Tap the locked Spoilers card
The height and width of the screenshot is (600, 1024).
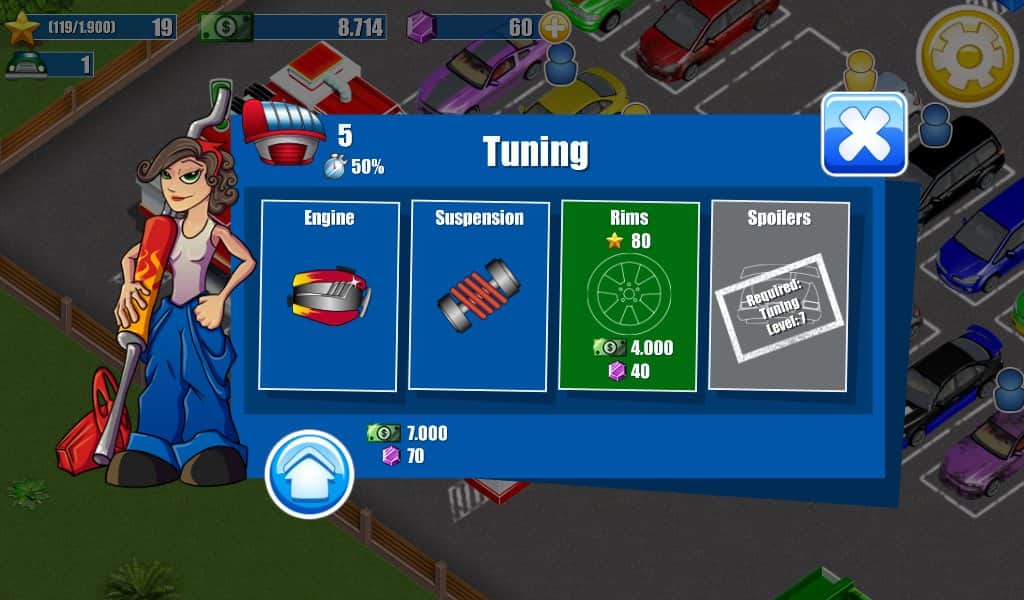coord(779,295)
